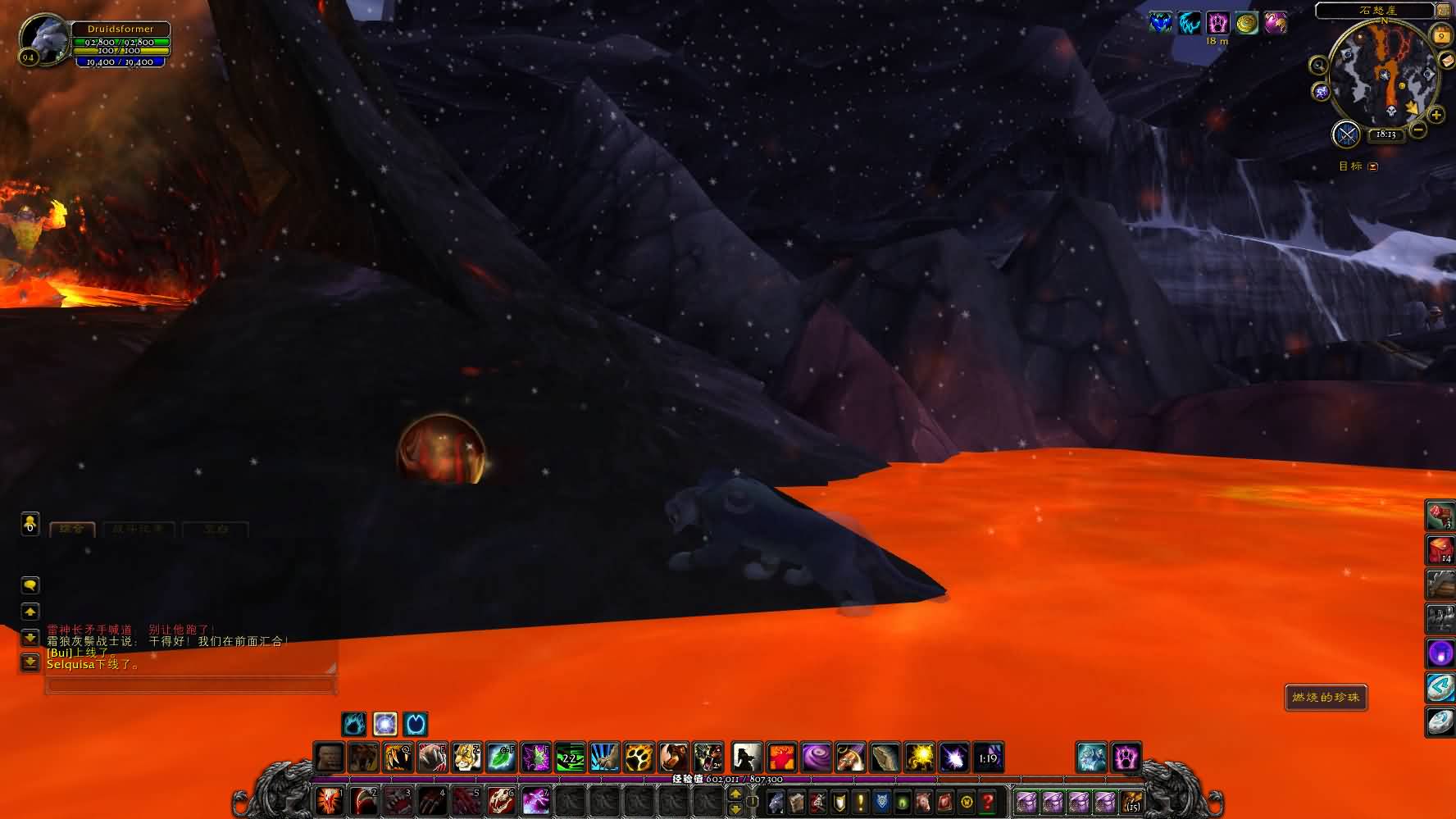Viewport: 1456px width, 819px height.
Task: Activate the green leaf ability
Action: click(x=501, y=757)
